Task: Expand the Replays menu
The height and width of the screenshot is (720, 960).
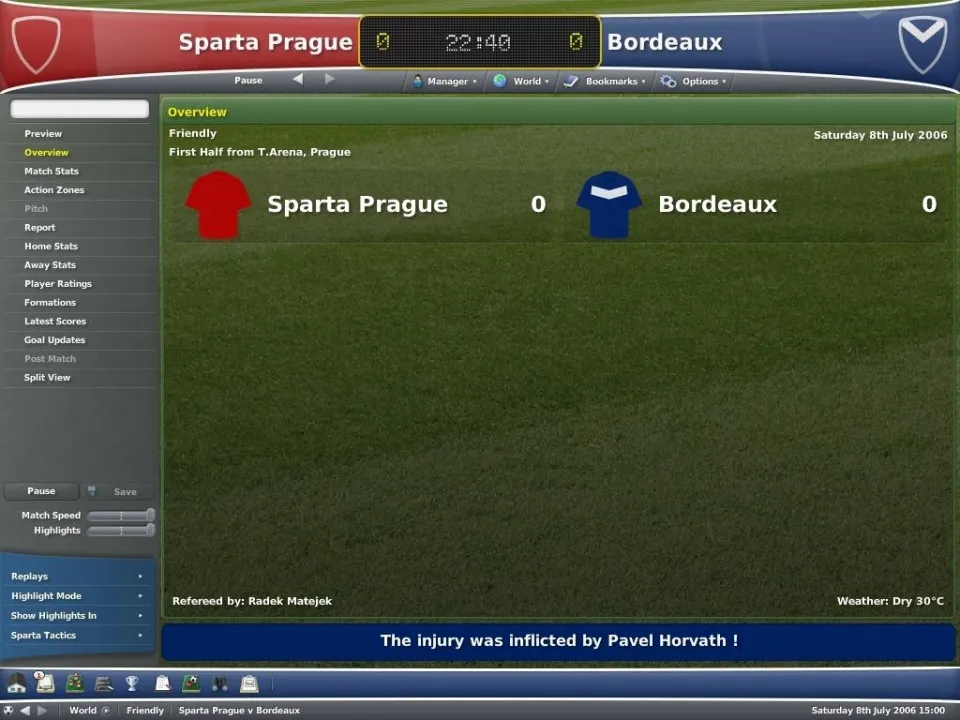Action: tap(76, 576)
